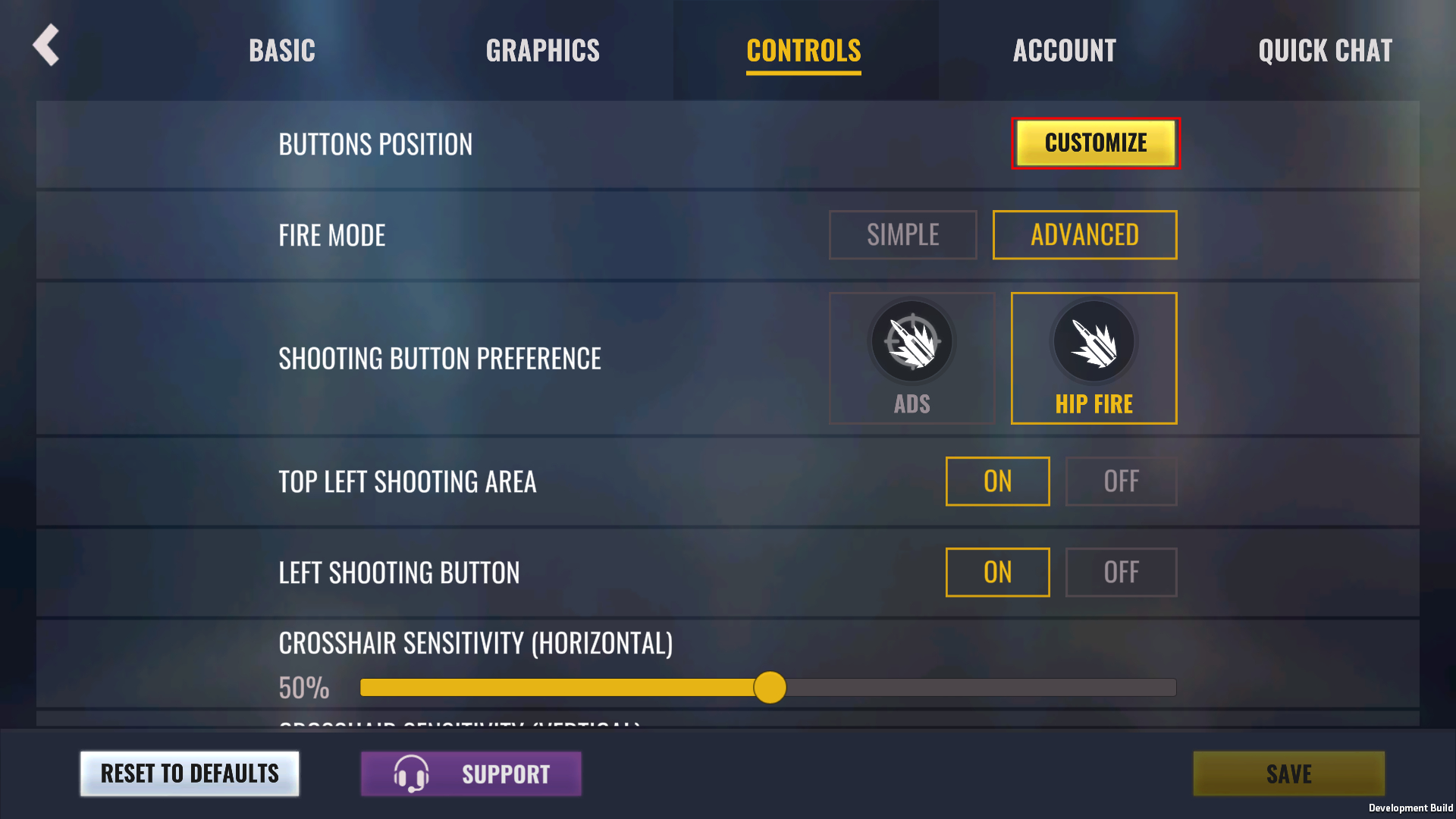
Task: Switch to the BASIC settings tab
Action: 281,50
